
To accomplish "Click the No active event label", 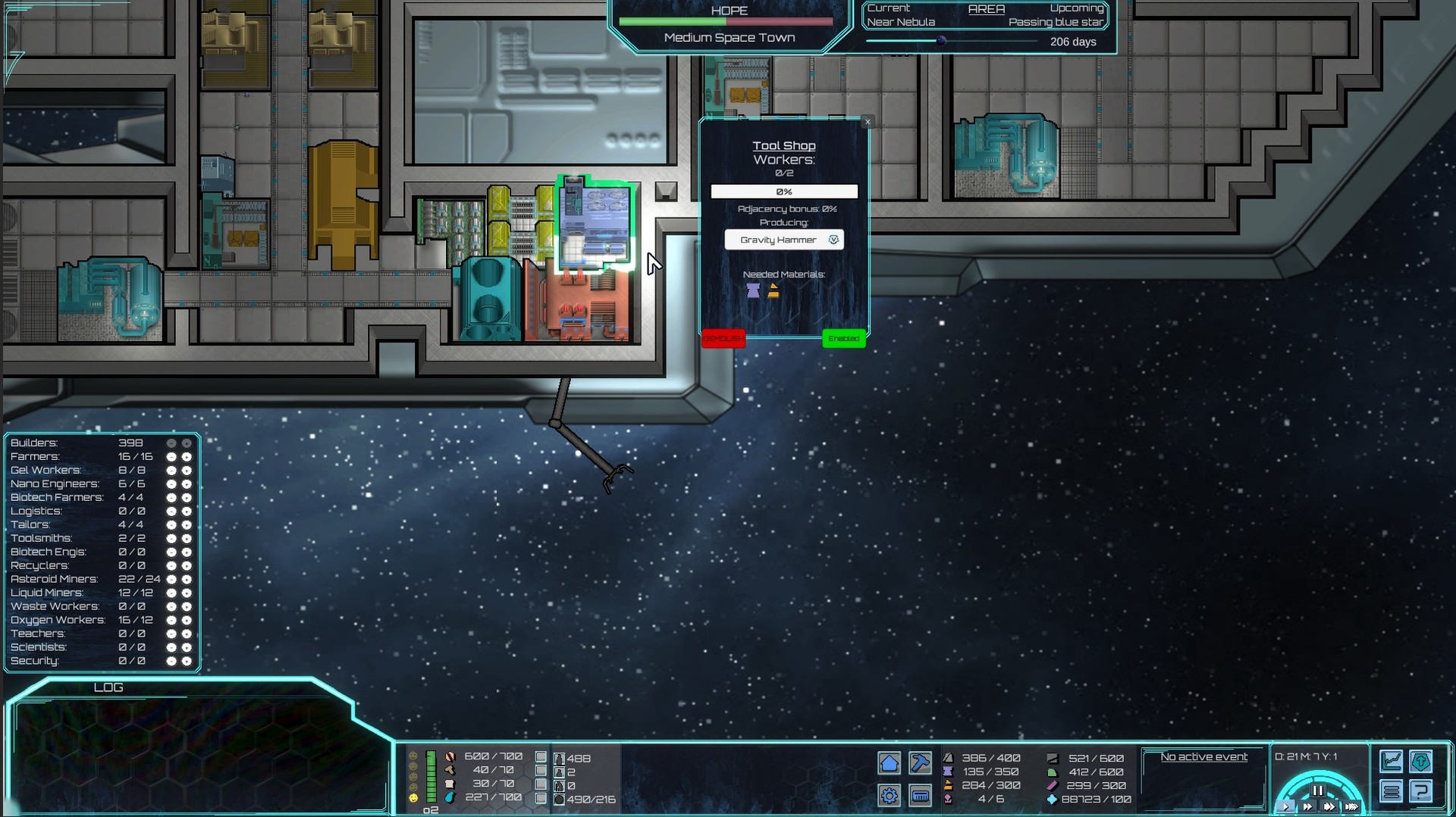I will coord(1203,756).
